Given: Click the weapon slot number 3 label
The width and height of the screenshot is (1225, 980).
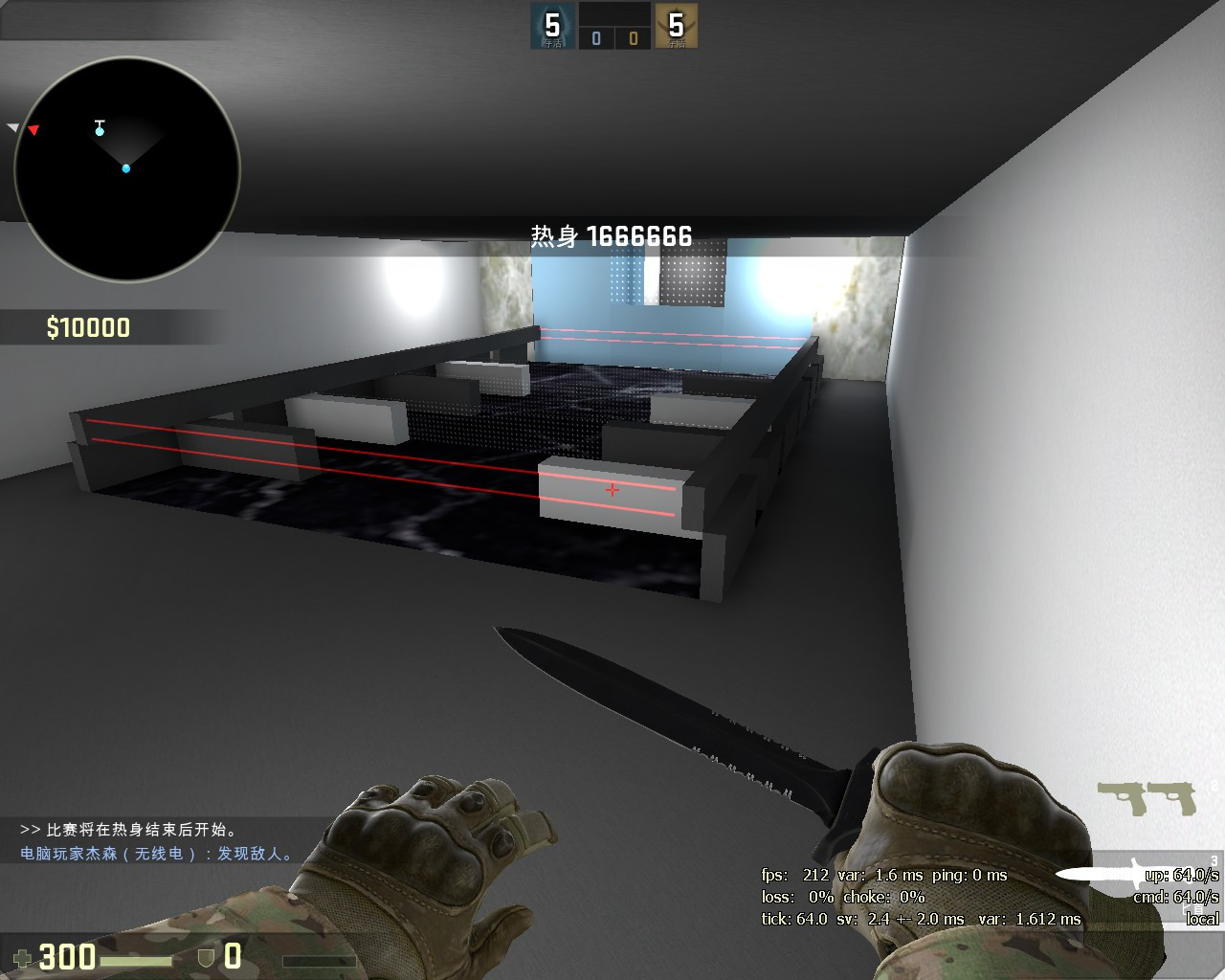Looking at the screenshot, I should 1214,860.
